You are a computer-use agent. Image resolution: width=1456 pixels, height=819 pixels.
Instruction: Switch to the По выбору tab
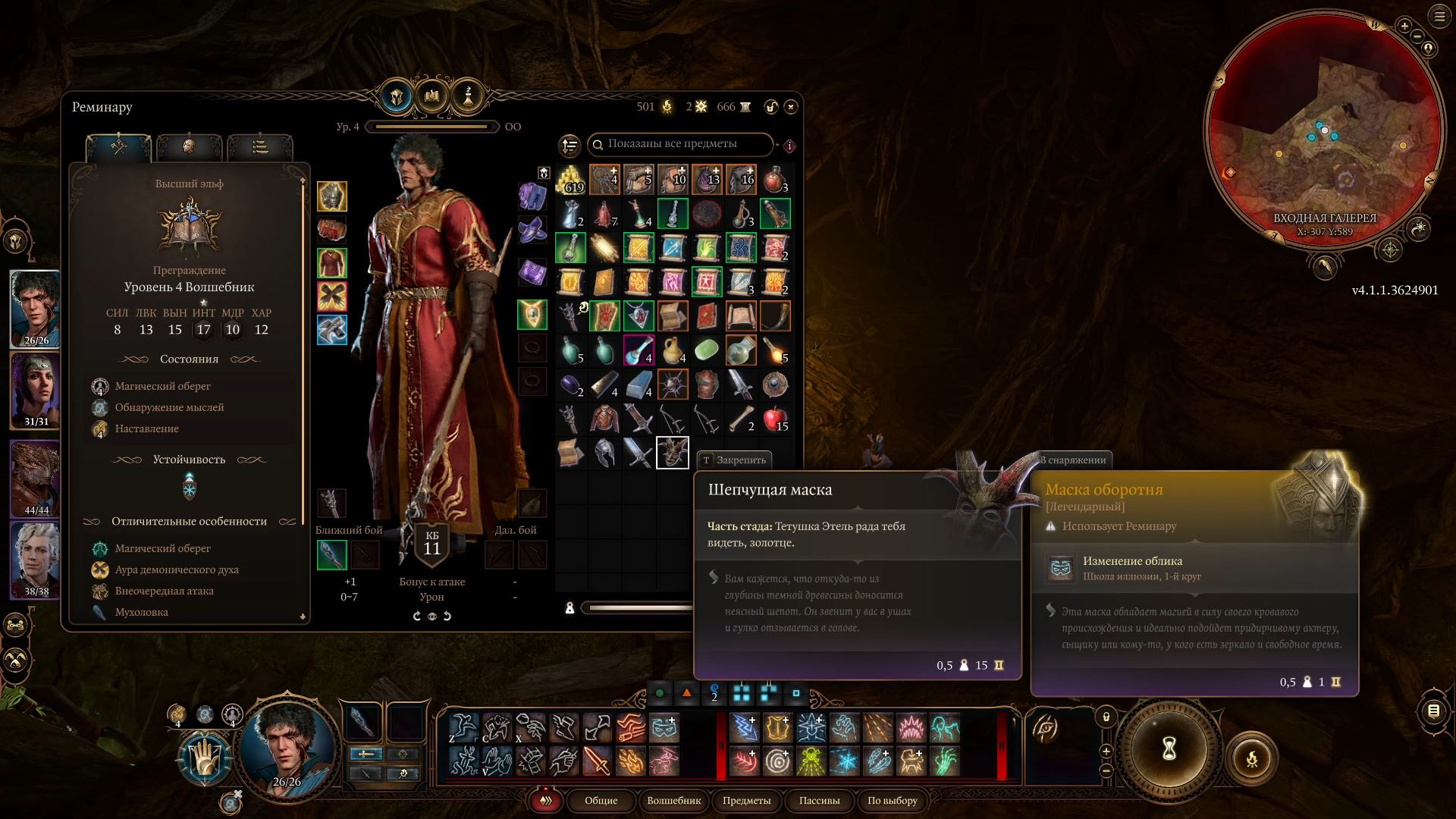(x=892, y=800)
